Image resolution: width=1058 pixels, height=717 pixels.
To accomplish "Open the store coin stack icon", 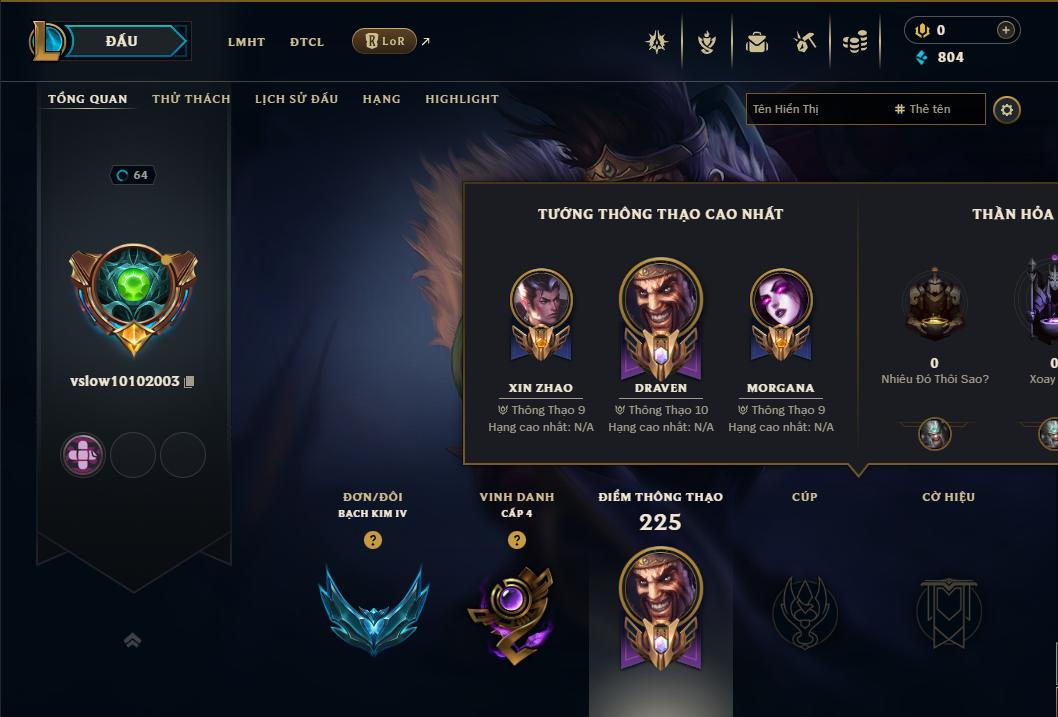I will [855, 42].
